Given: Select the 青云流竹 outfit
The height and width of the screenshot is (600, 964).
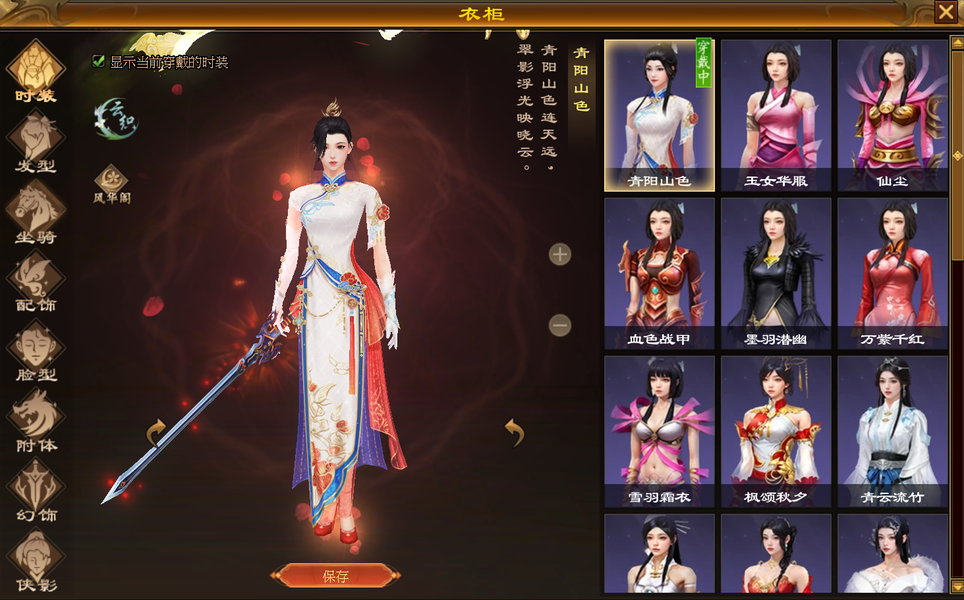Looking at the screenshot, I should point(892,431).
